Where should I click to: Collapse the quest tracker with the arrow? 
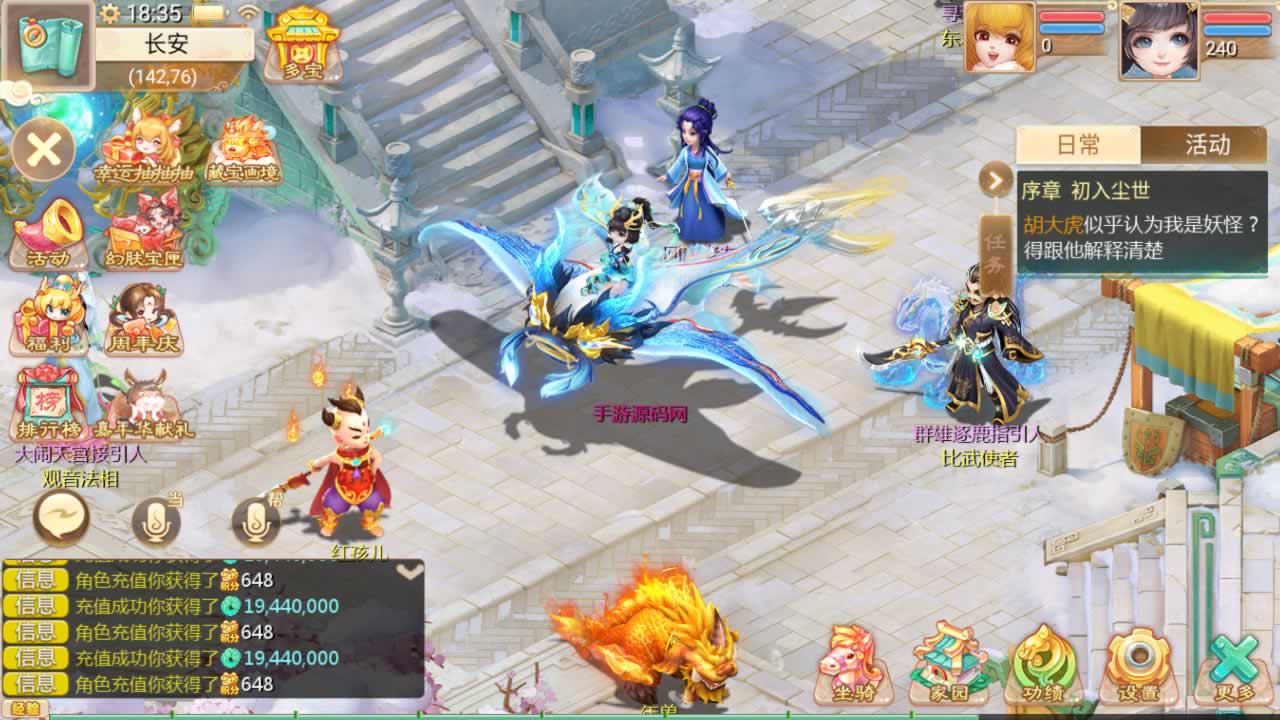[996, 180]
